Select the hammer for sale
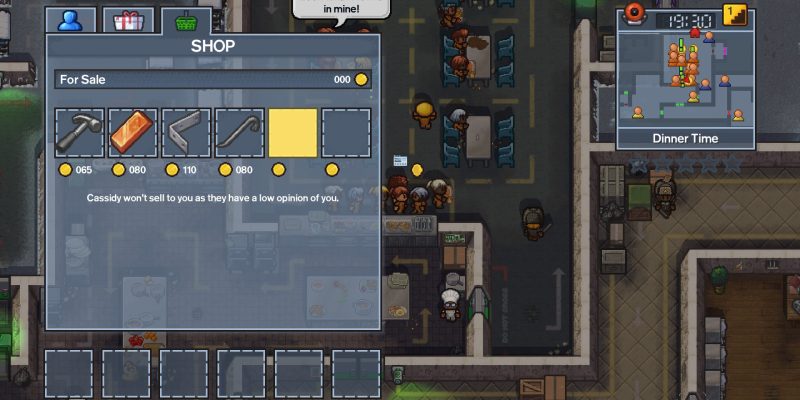Viewport: 800px width, 400px height. click(x=80, y=133)
